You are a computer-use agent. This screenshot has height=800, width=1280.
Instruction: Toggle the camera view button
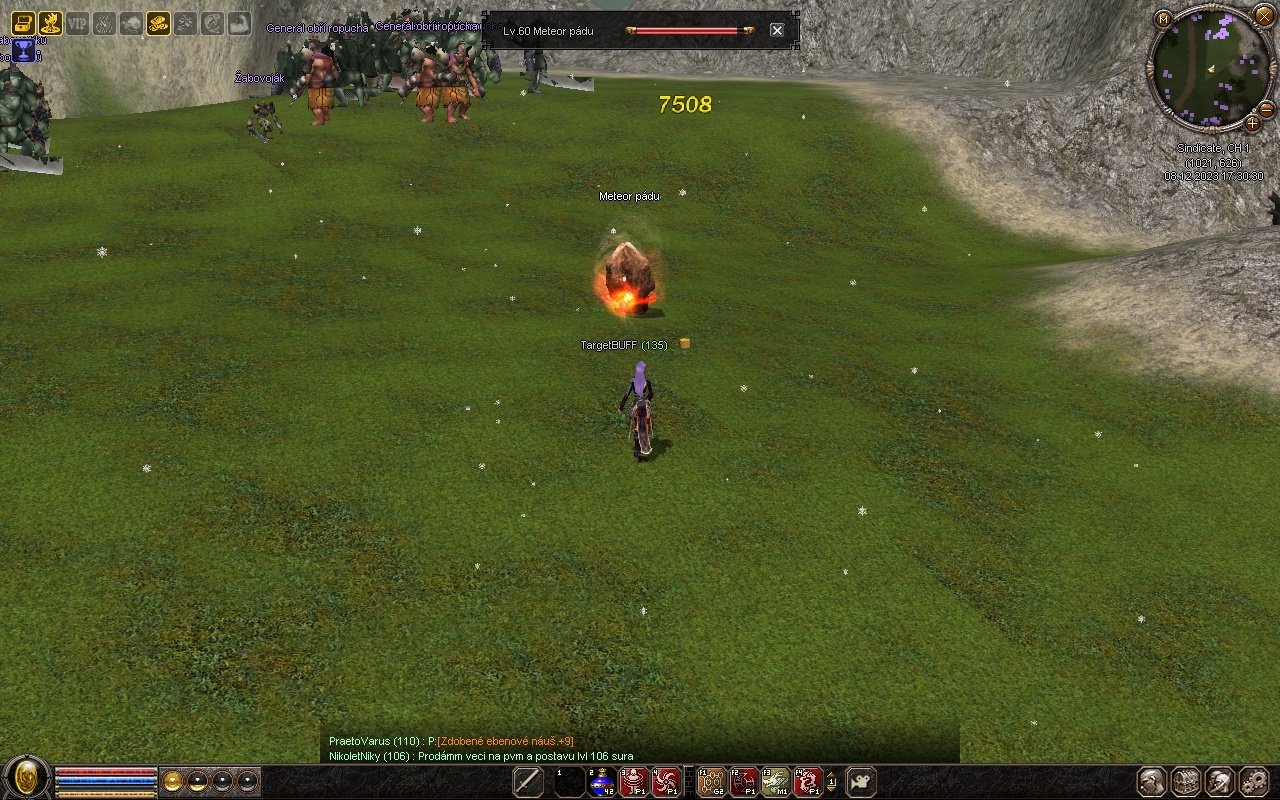point(861,782)
